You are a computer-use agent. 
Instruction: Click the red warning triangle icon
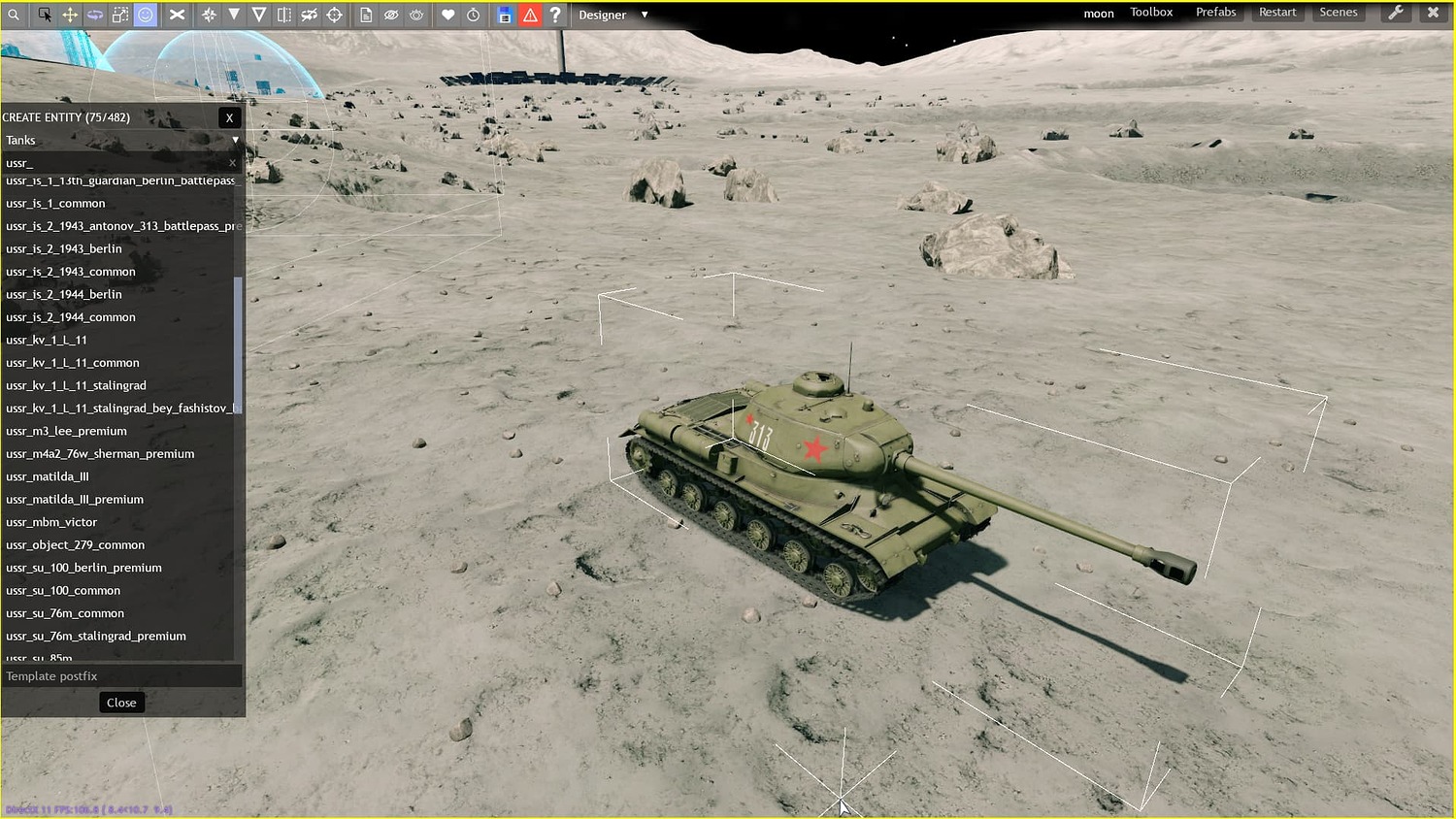(x=530, y=15)
